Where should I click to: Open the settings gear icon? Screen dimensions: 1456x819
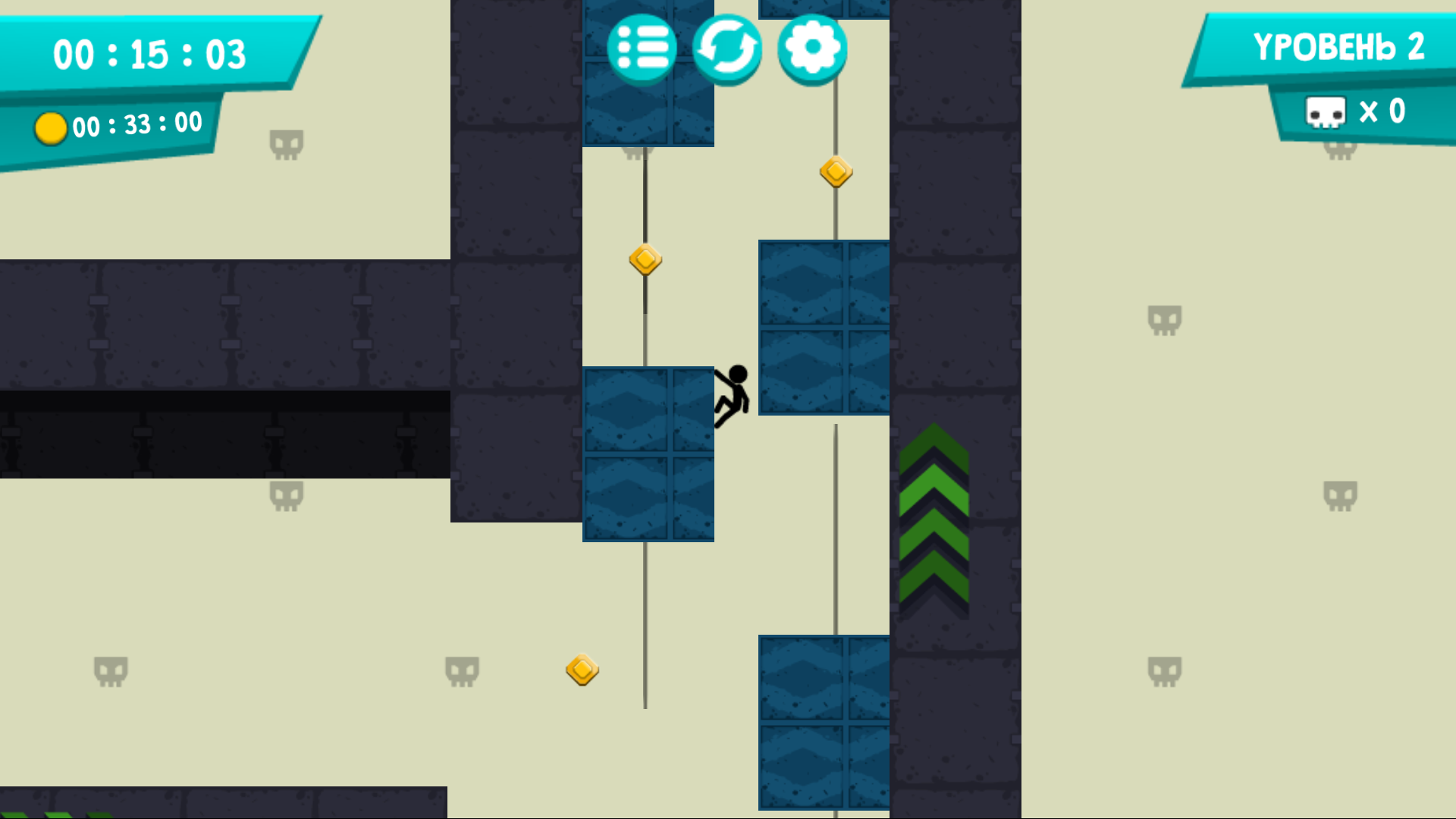click(811, 47)
